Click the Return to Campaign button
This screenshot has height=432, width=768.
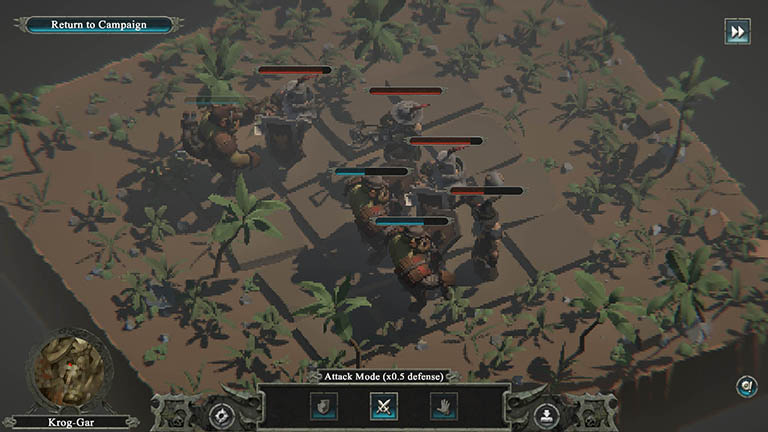click(99, 24)
